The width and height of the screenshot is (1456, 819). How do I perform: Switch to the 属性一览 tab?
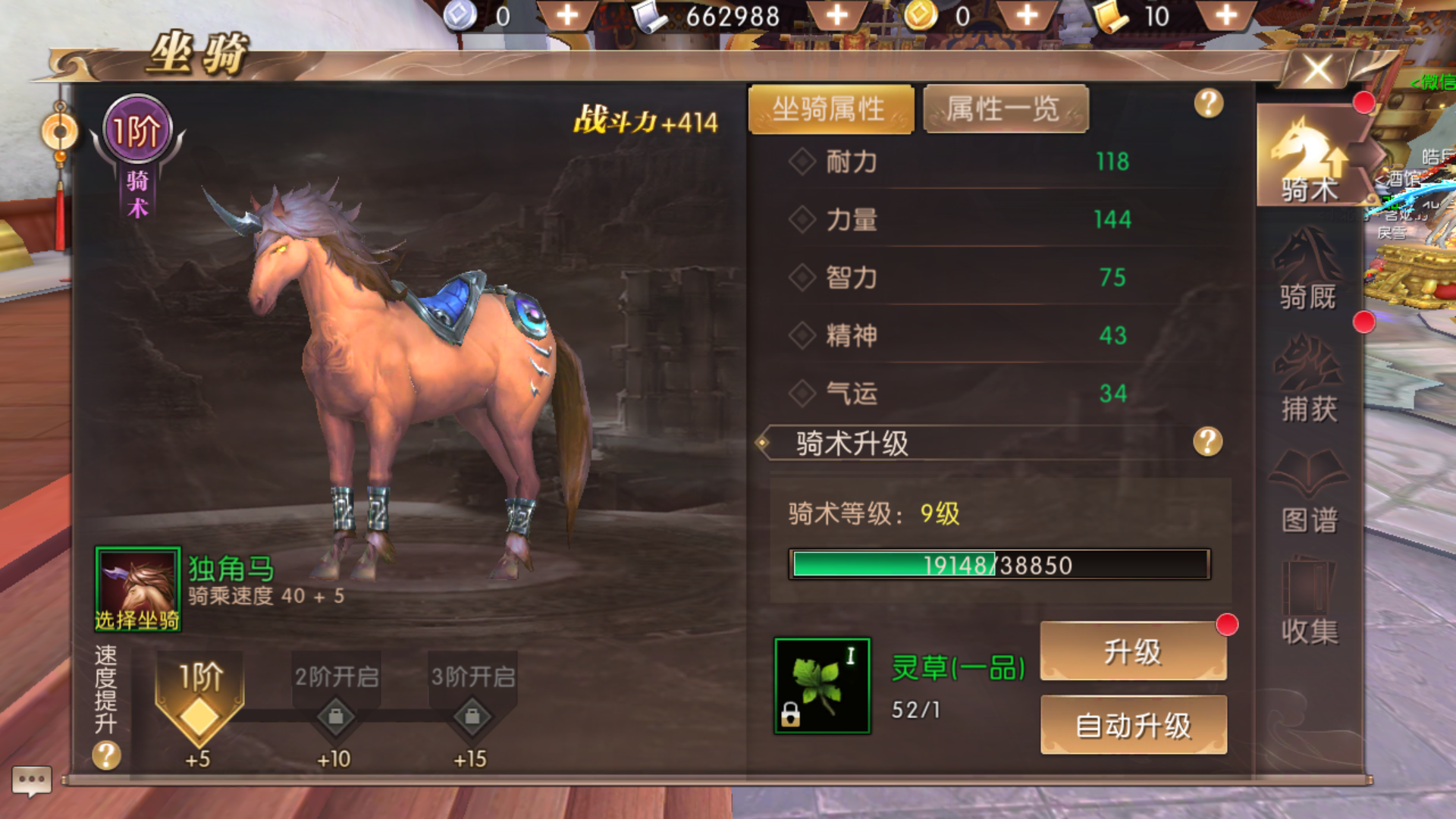point(1006,108)
